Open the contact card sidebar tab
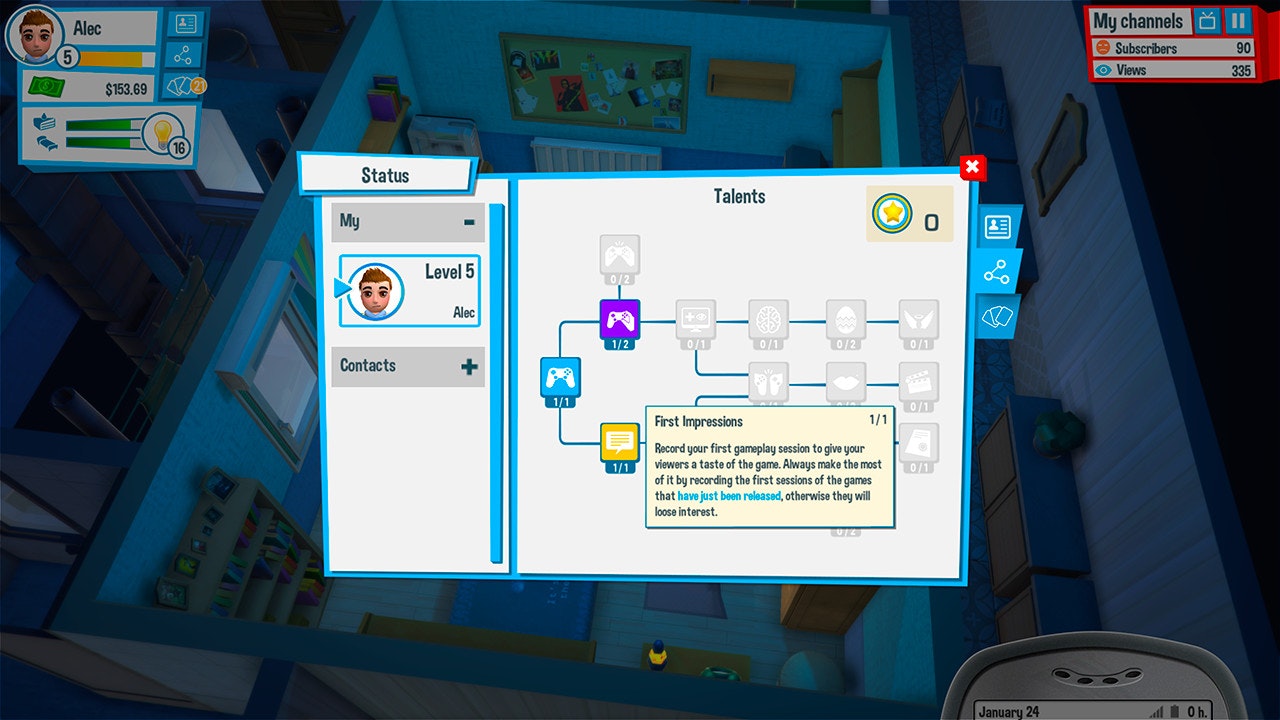 click(x=1000, y=226)
